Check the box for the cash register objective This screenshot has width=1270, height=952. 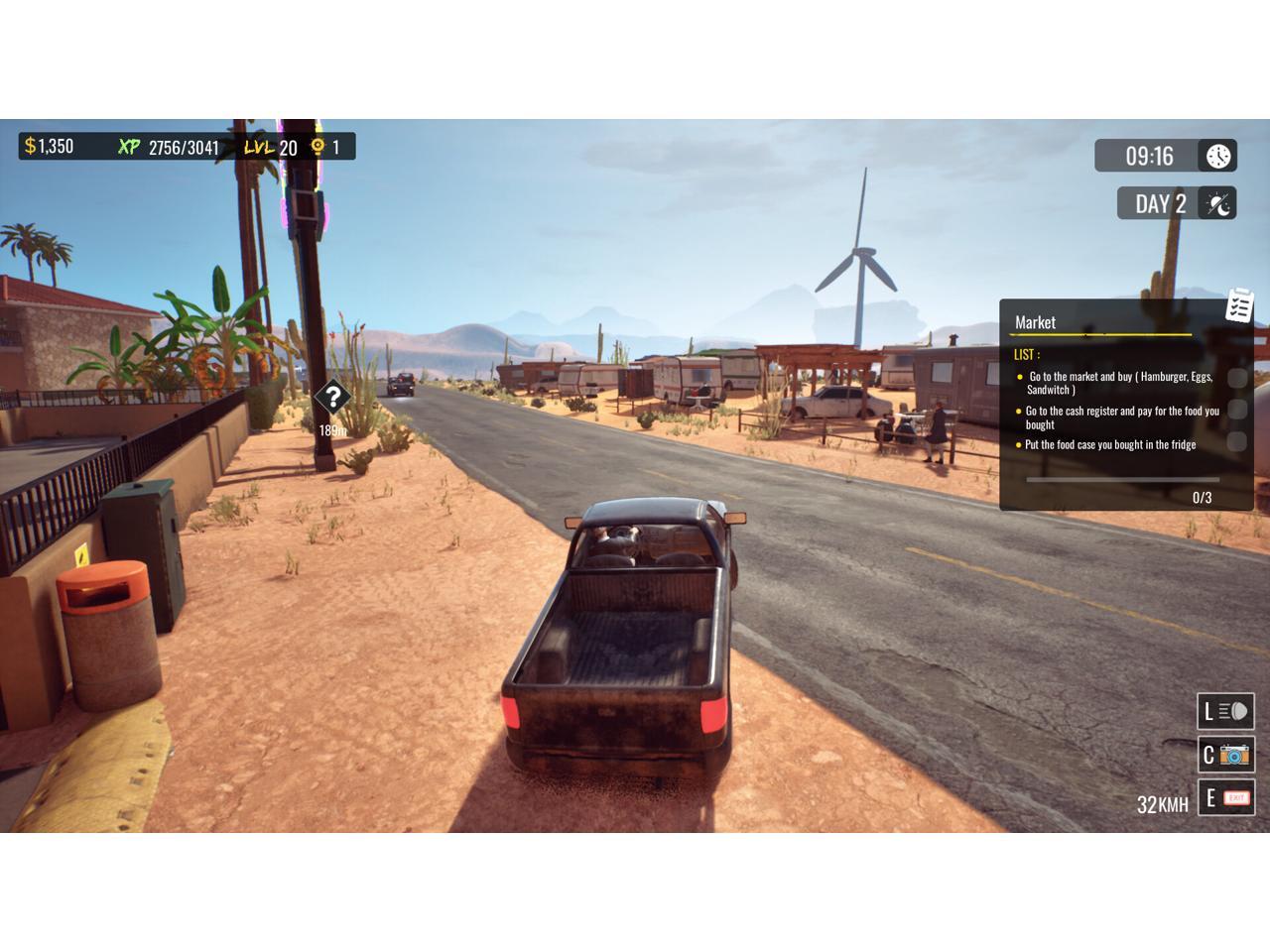click(1236, 410)
